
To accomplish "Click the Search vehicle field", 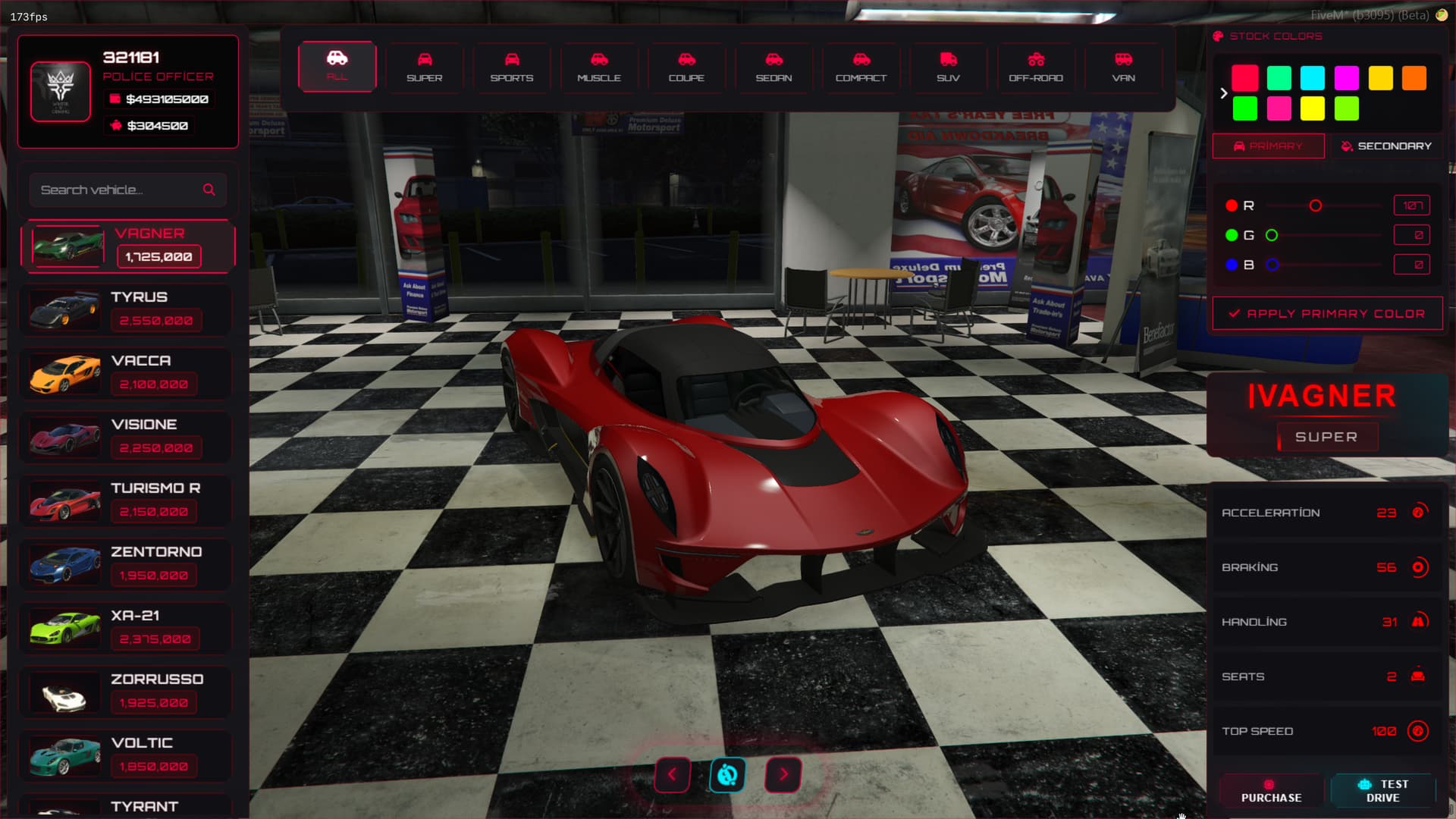I will (118, 190).
